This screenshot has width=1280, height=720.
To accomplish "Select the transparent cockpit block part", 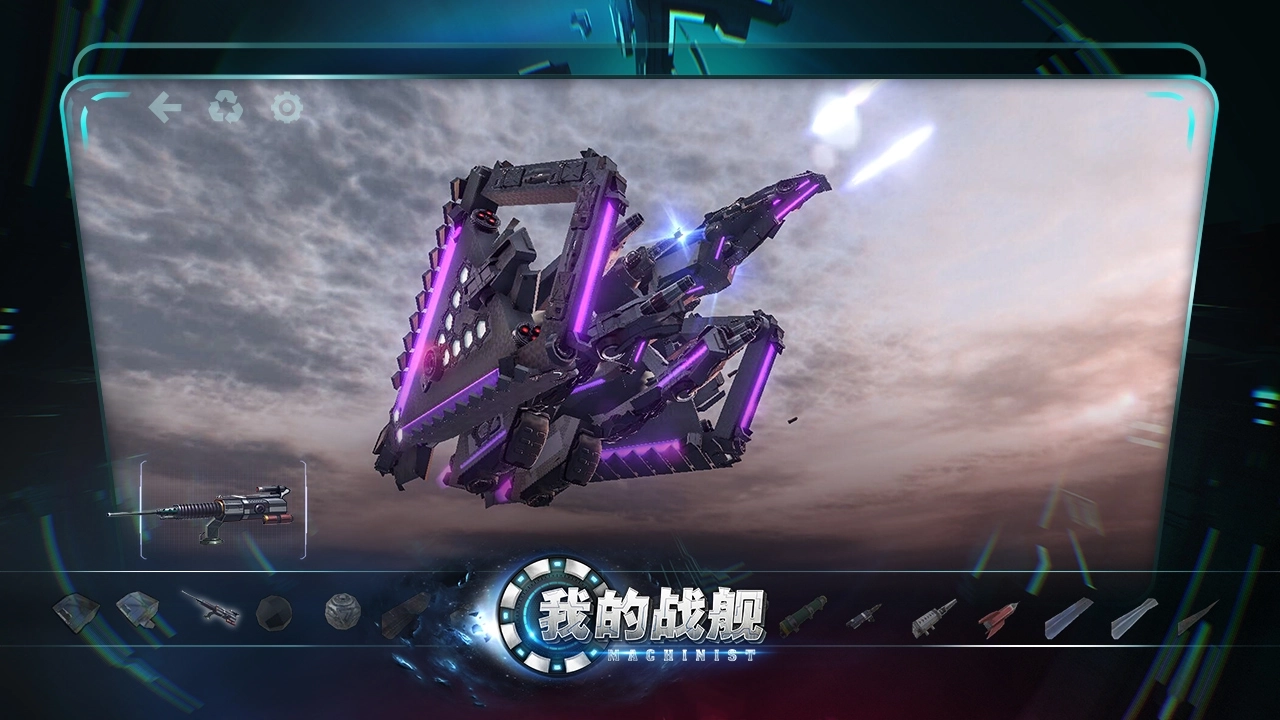I will point(140,610).
